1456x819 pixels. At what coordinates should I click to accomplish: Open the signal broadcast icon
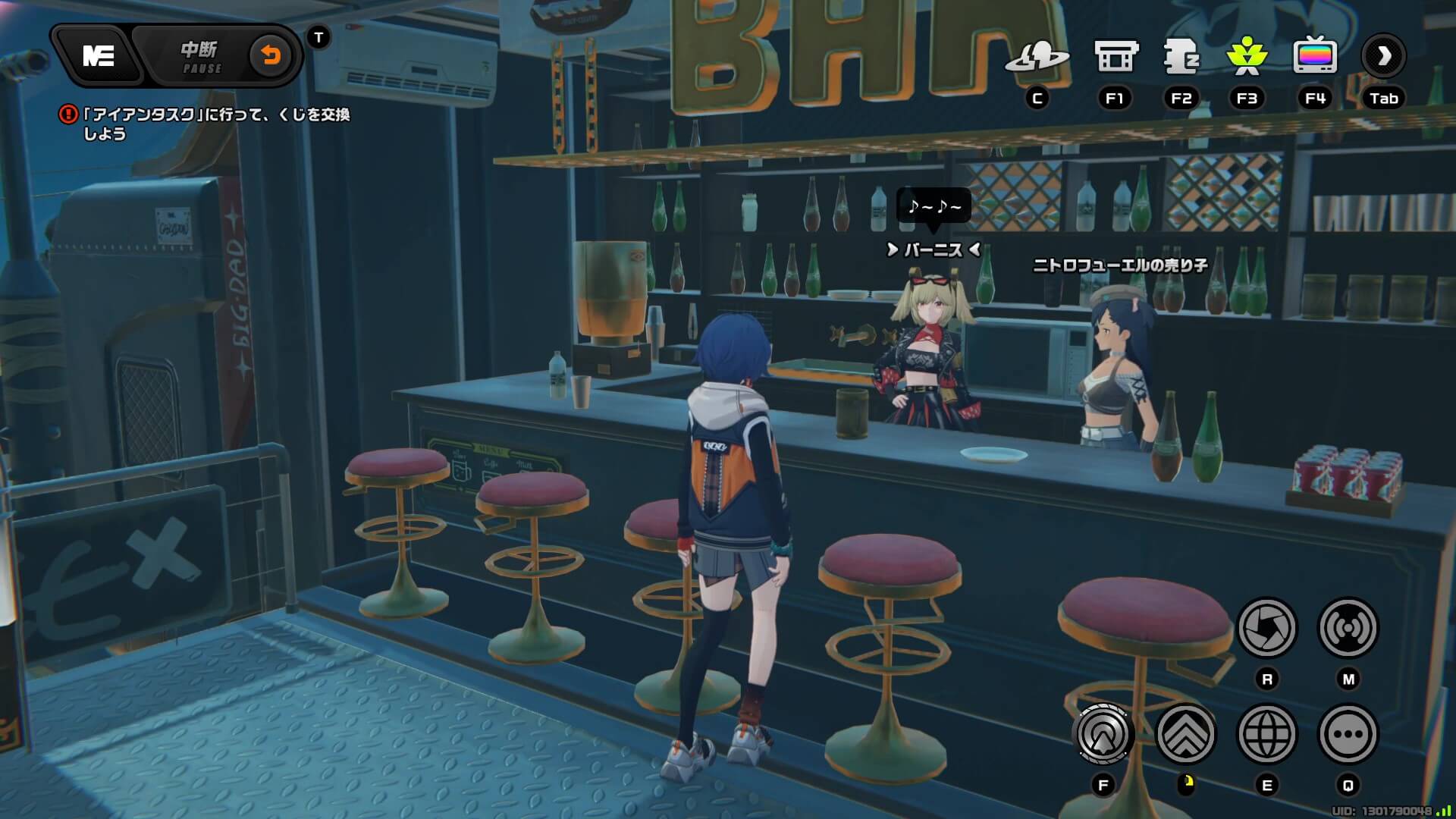point(1348,628)
